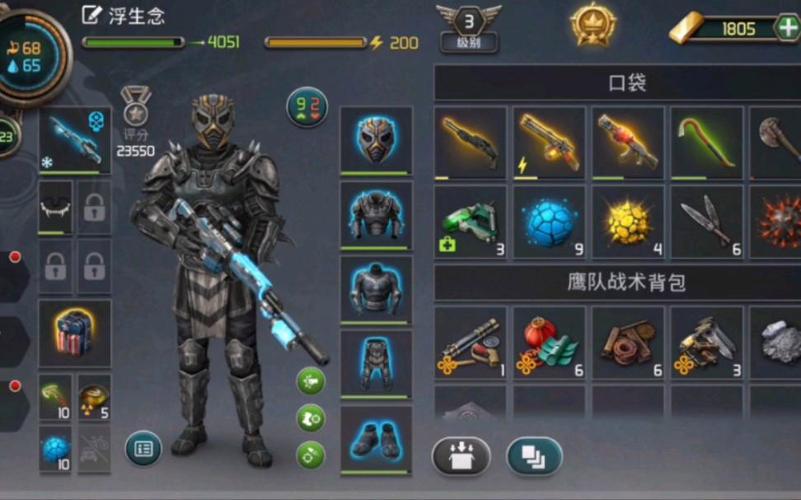
Task: Choose the shotgun in the pocket
Action: tap(470, 142)
